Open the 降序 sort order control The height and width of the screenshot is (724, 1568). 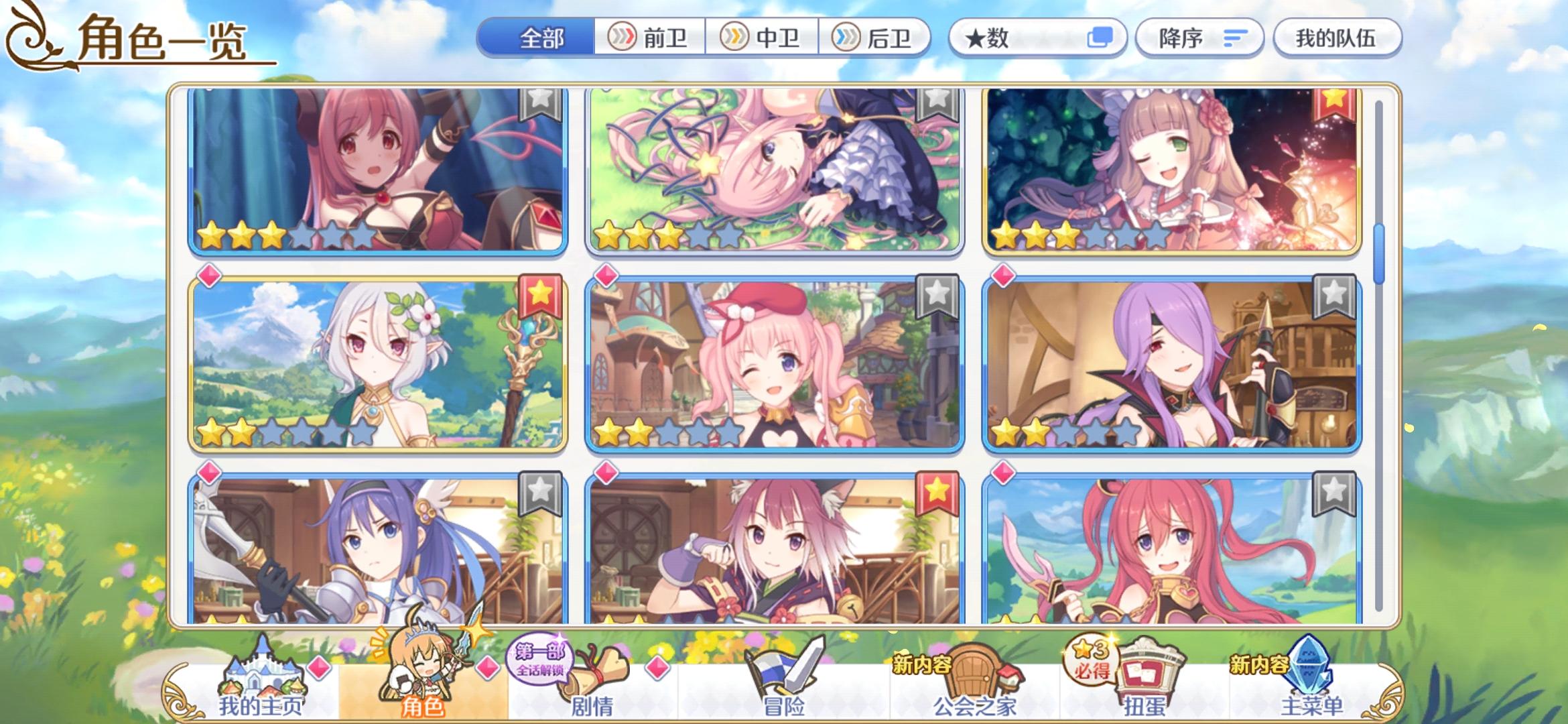point(1199,38)
